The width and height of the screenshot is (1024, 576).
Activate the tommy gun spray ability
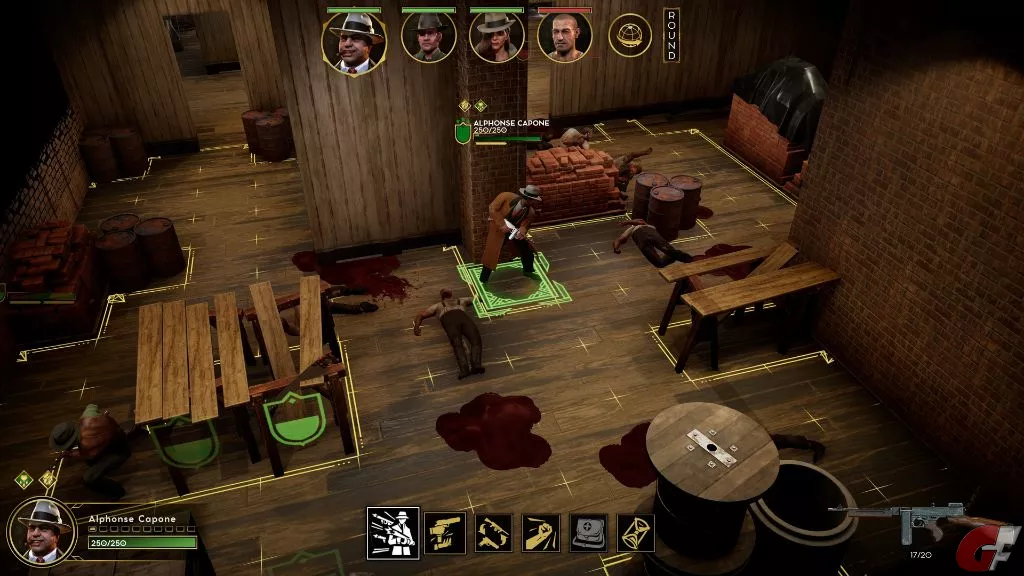point(393,532)
